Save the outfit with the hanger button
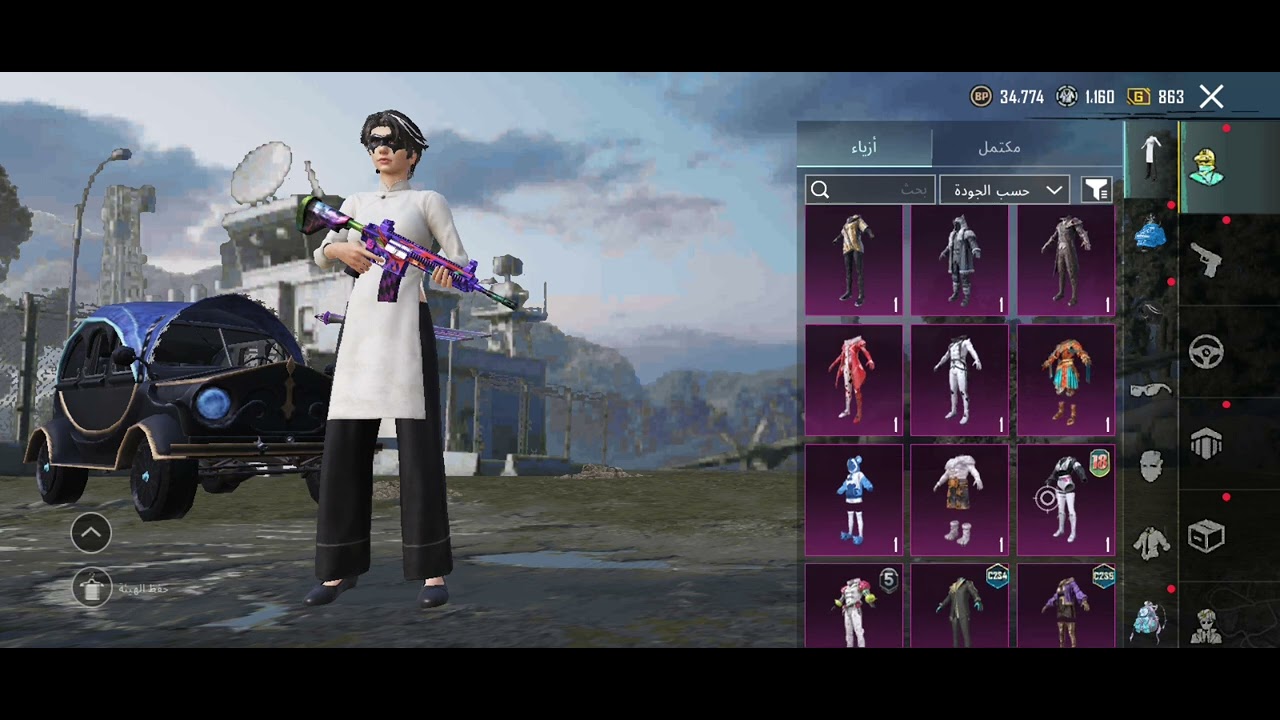Screen dimensions: 1280x720 pyautogui.click(x=92, y=588)
